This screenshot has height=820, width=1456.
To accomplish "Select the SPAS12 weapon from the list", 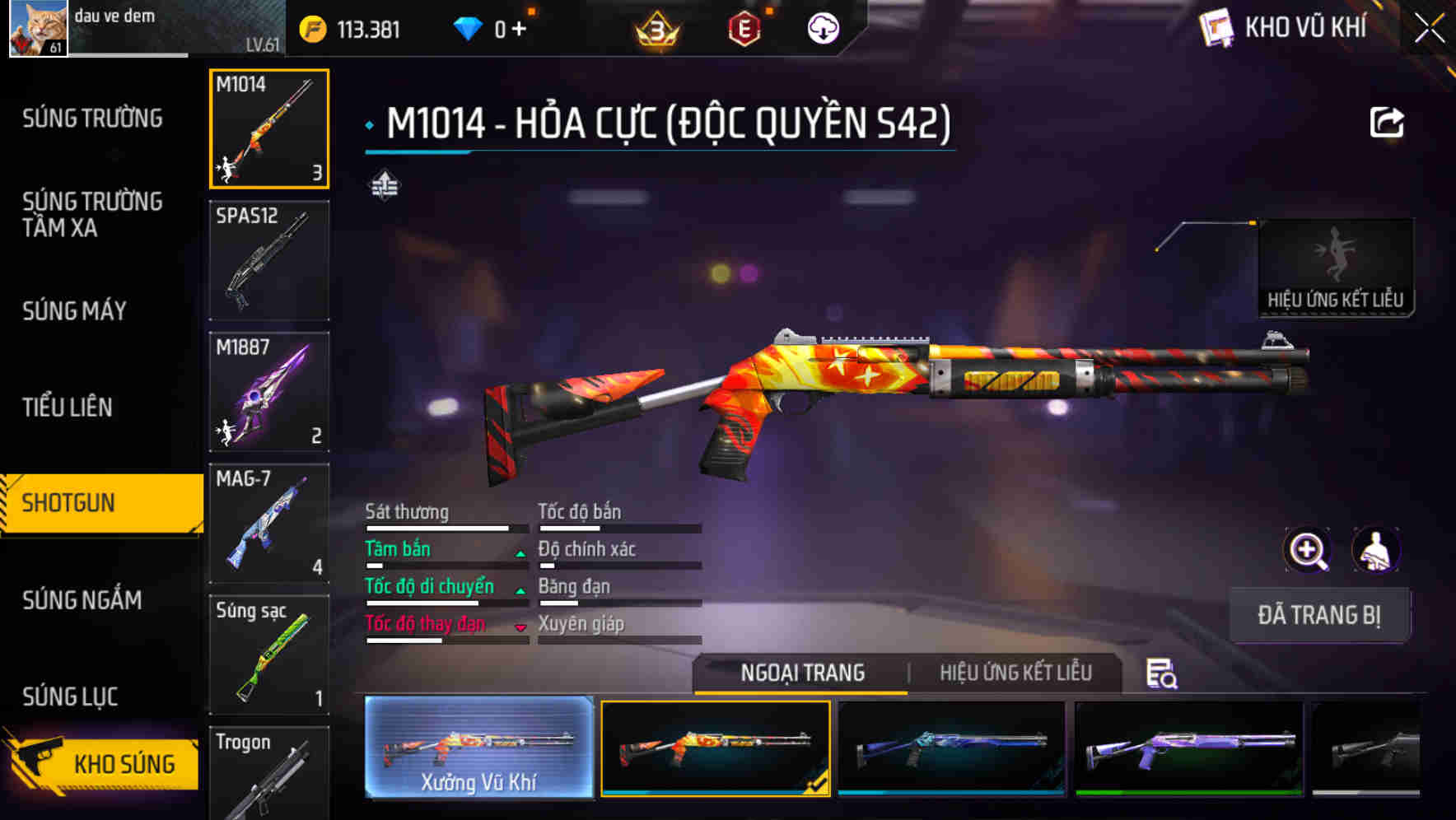I will click(x=268, y=259).
